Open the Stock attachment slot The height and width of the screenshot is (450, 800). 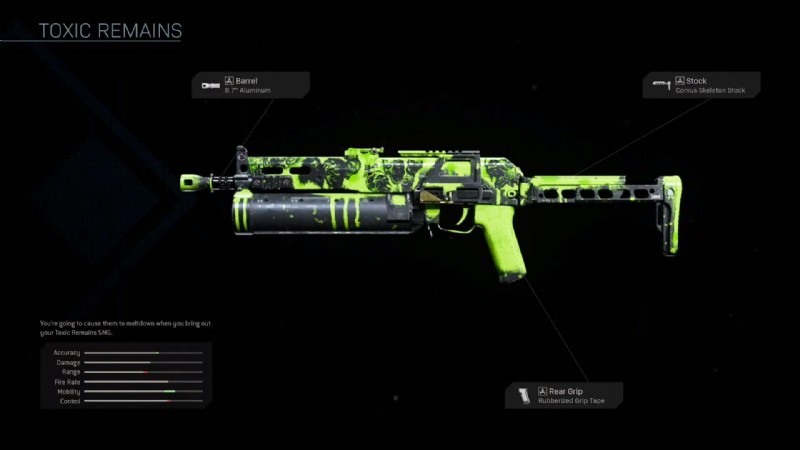pos(701,85)
